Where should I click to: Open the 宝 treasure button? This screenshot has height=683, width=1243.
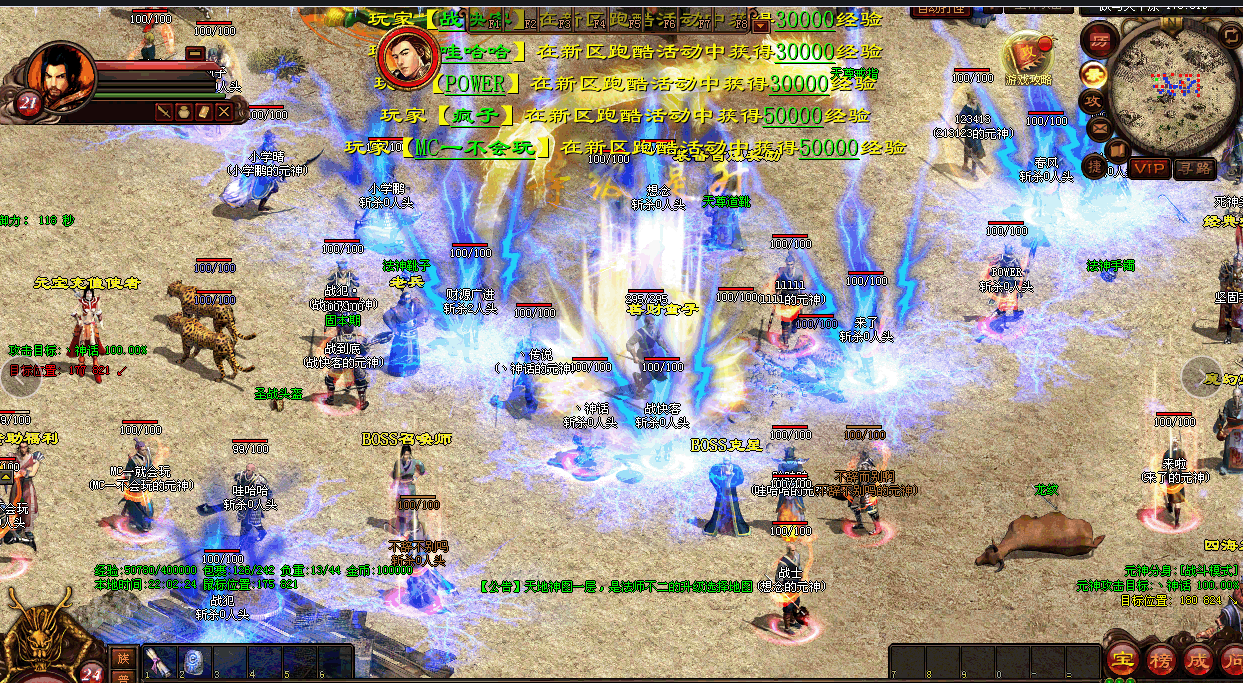click(x=1124, y=660)
